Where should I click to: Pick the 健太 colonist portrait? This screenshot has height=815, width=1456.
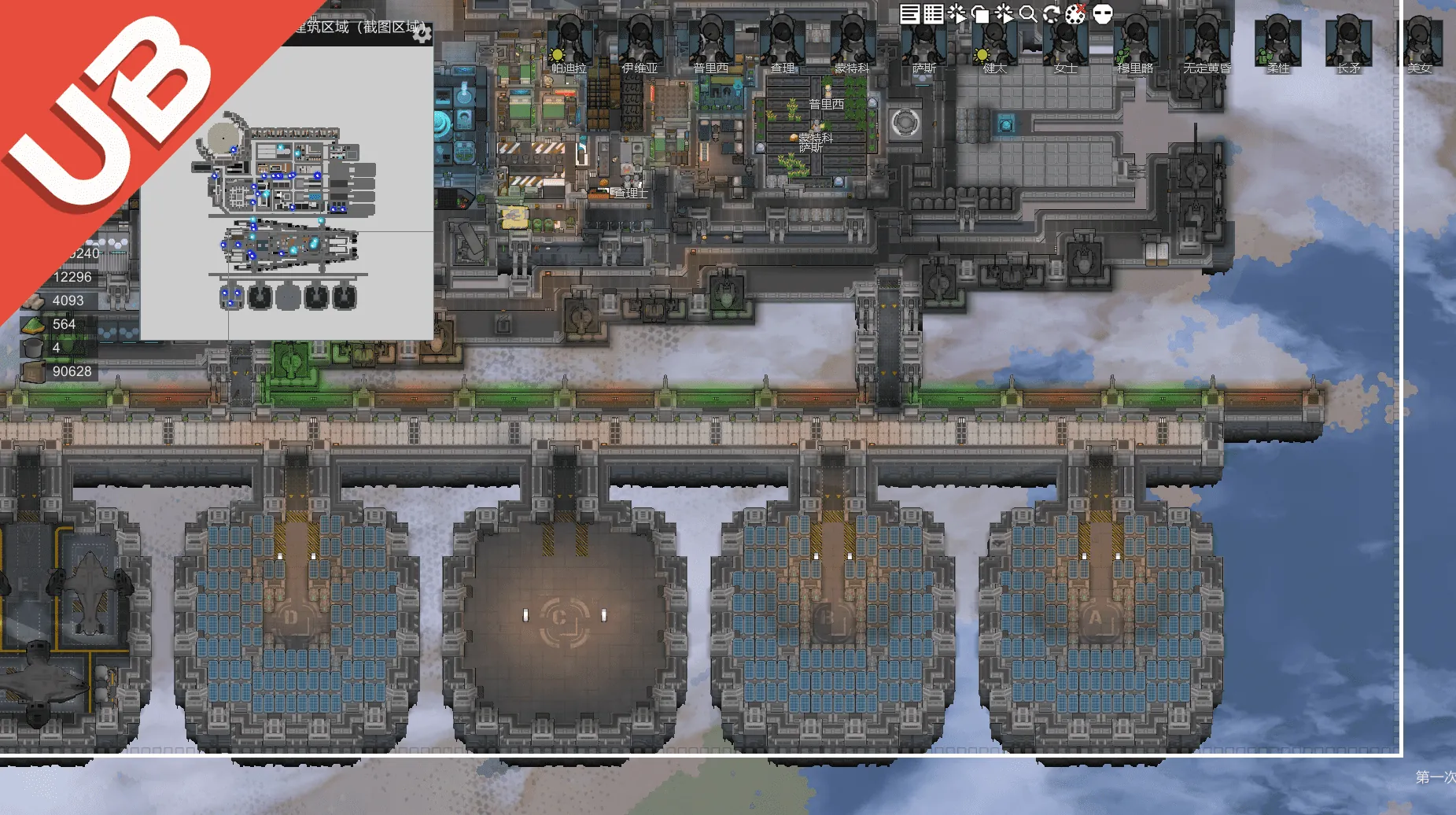pyautogui.click(x=994, y=42)
